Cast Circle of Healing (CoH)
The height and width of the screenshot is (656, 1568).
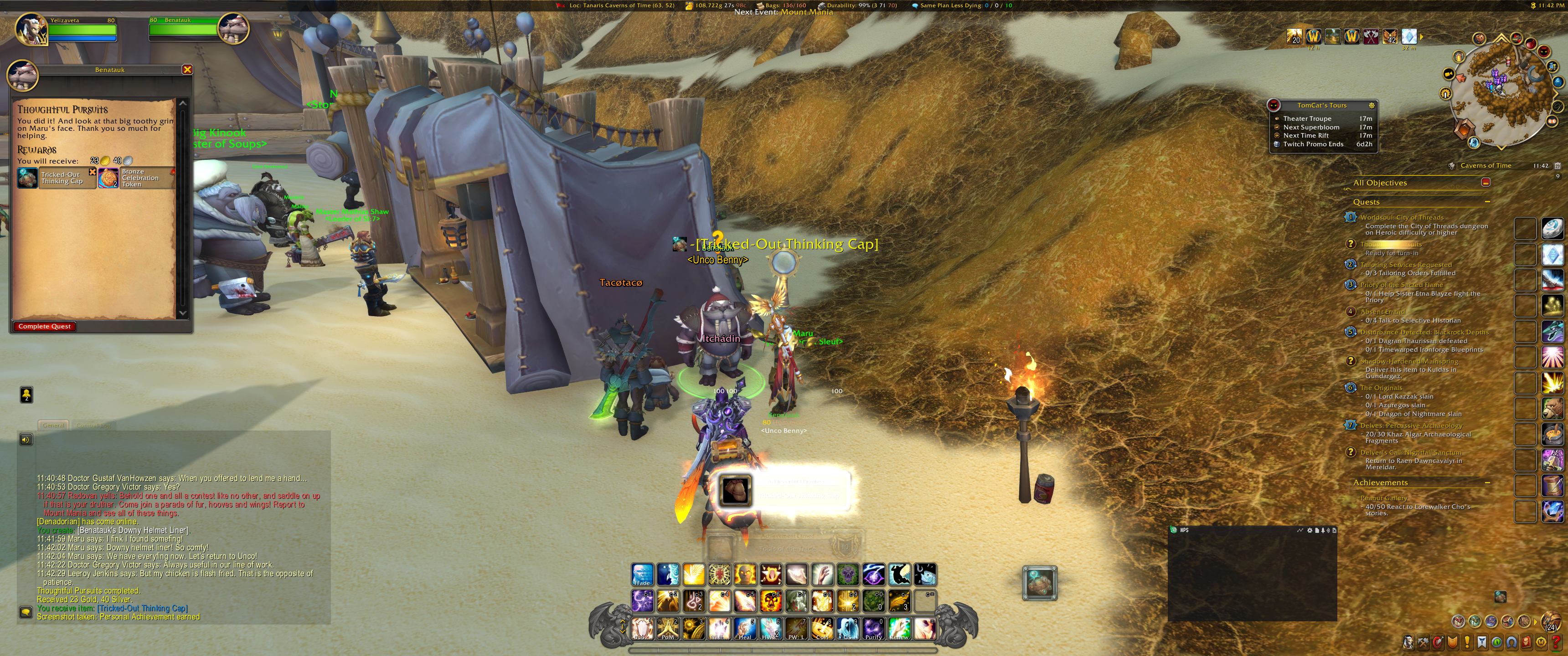point(822,628)
